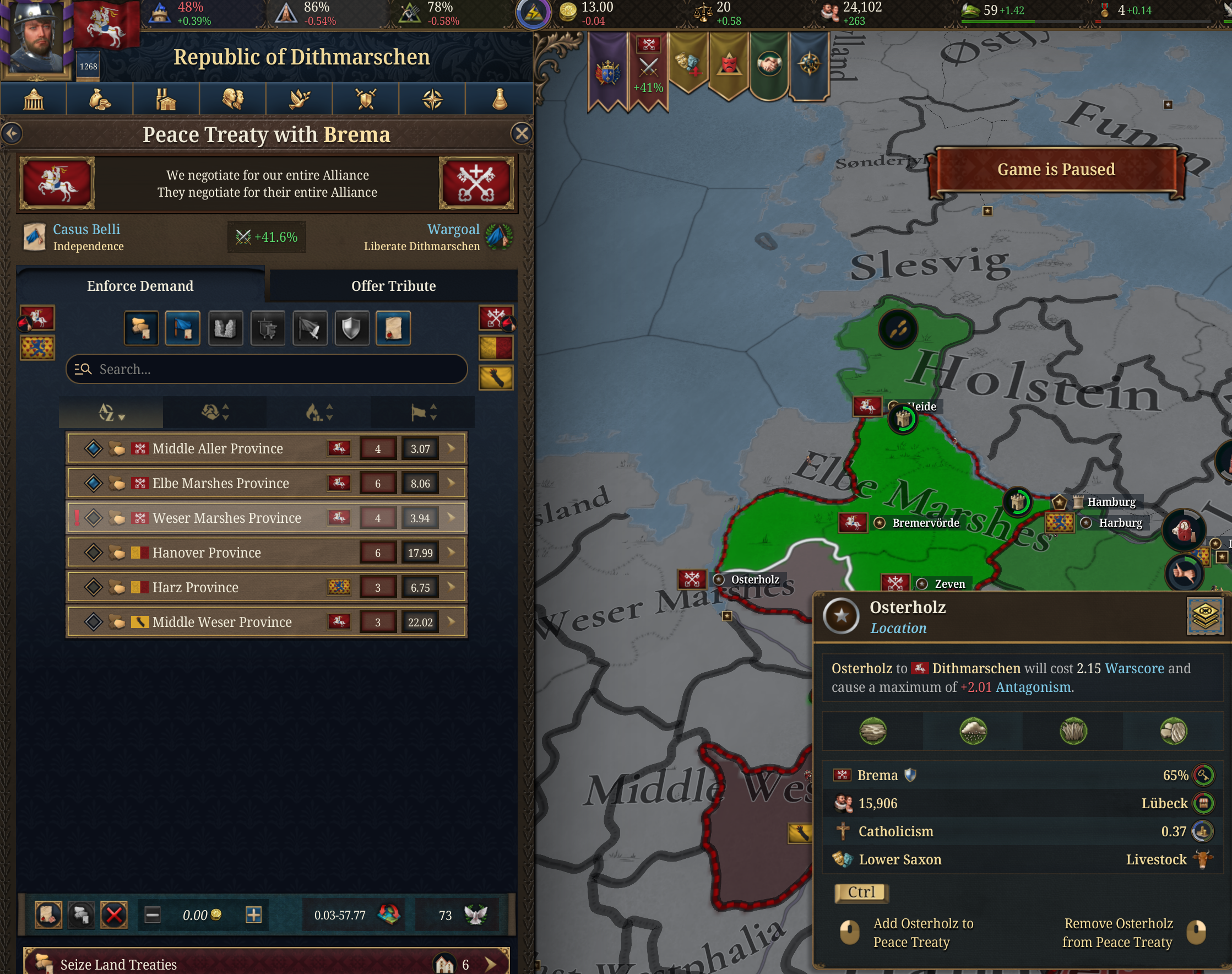This screenshot has width=1232, height=974.
Task: Click the map layers icon on Osterholz panel
Action: (x=1204, y=616)
